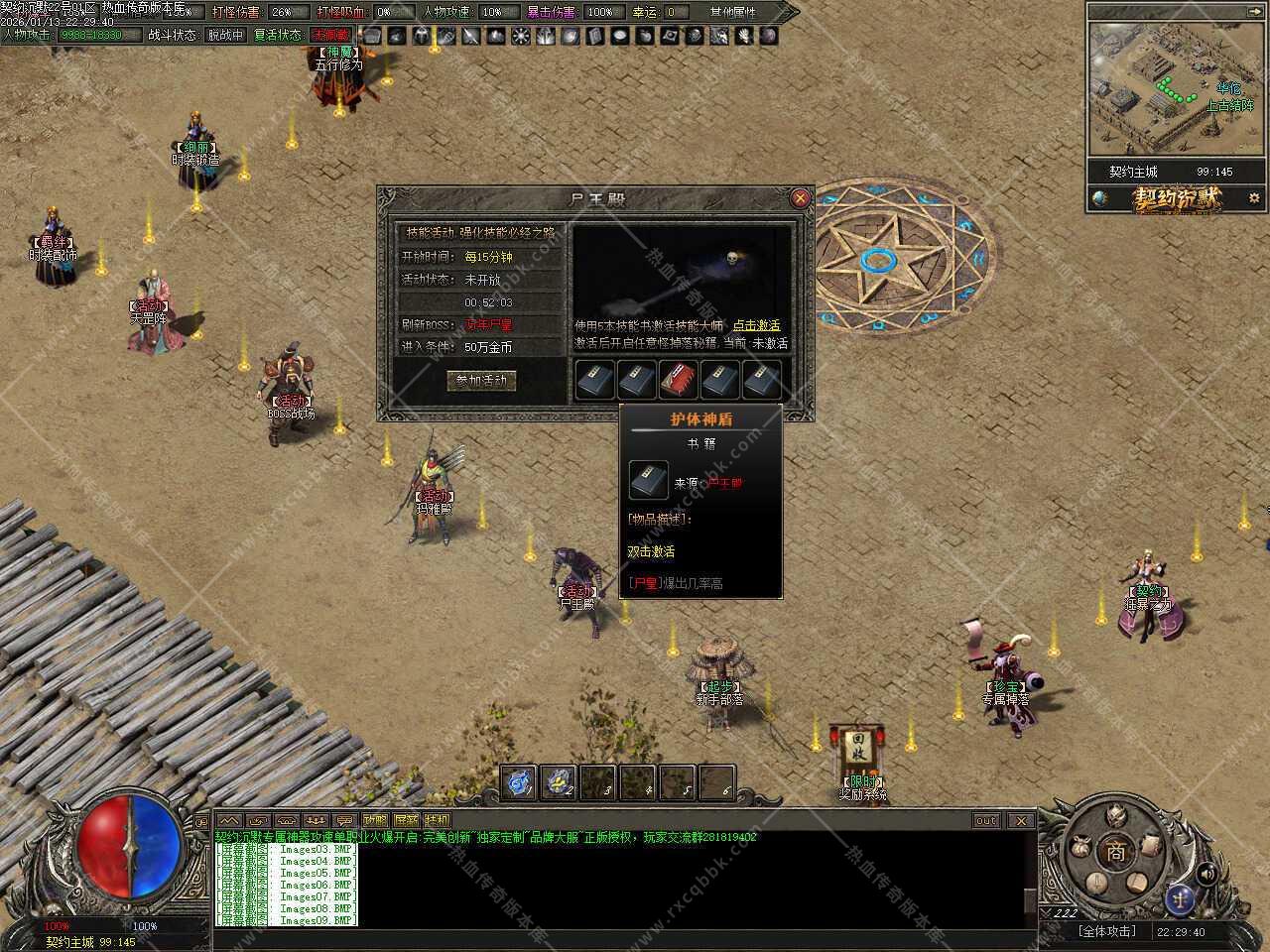Viewport: 1270px width, 952px height.
Task: Close the 尸王殿 event window
Action: pos(800,198)
